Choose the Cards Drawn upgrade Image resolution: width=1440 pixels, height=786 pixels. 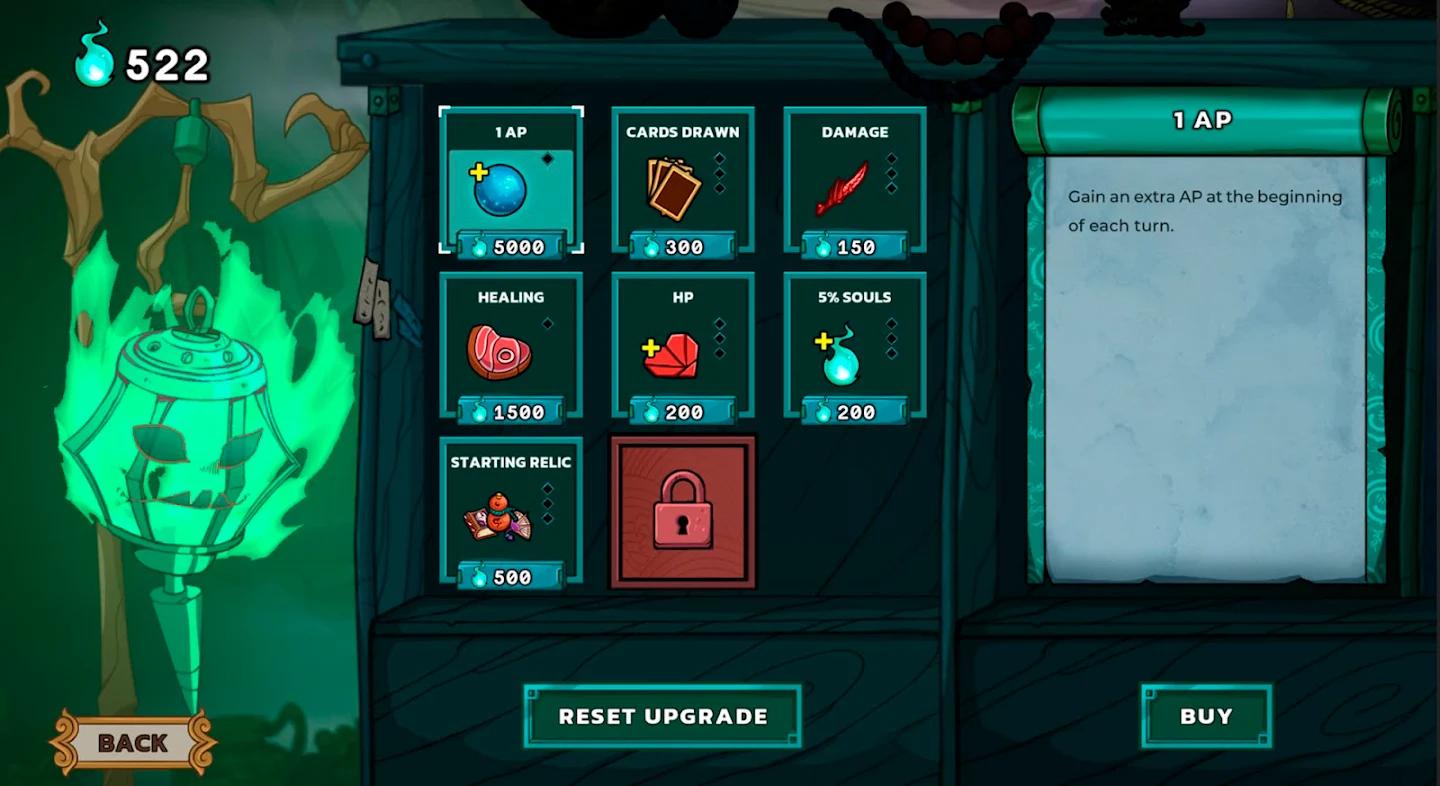tap(683, 181)
